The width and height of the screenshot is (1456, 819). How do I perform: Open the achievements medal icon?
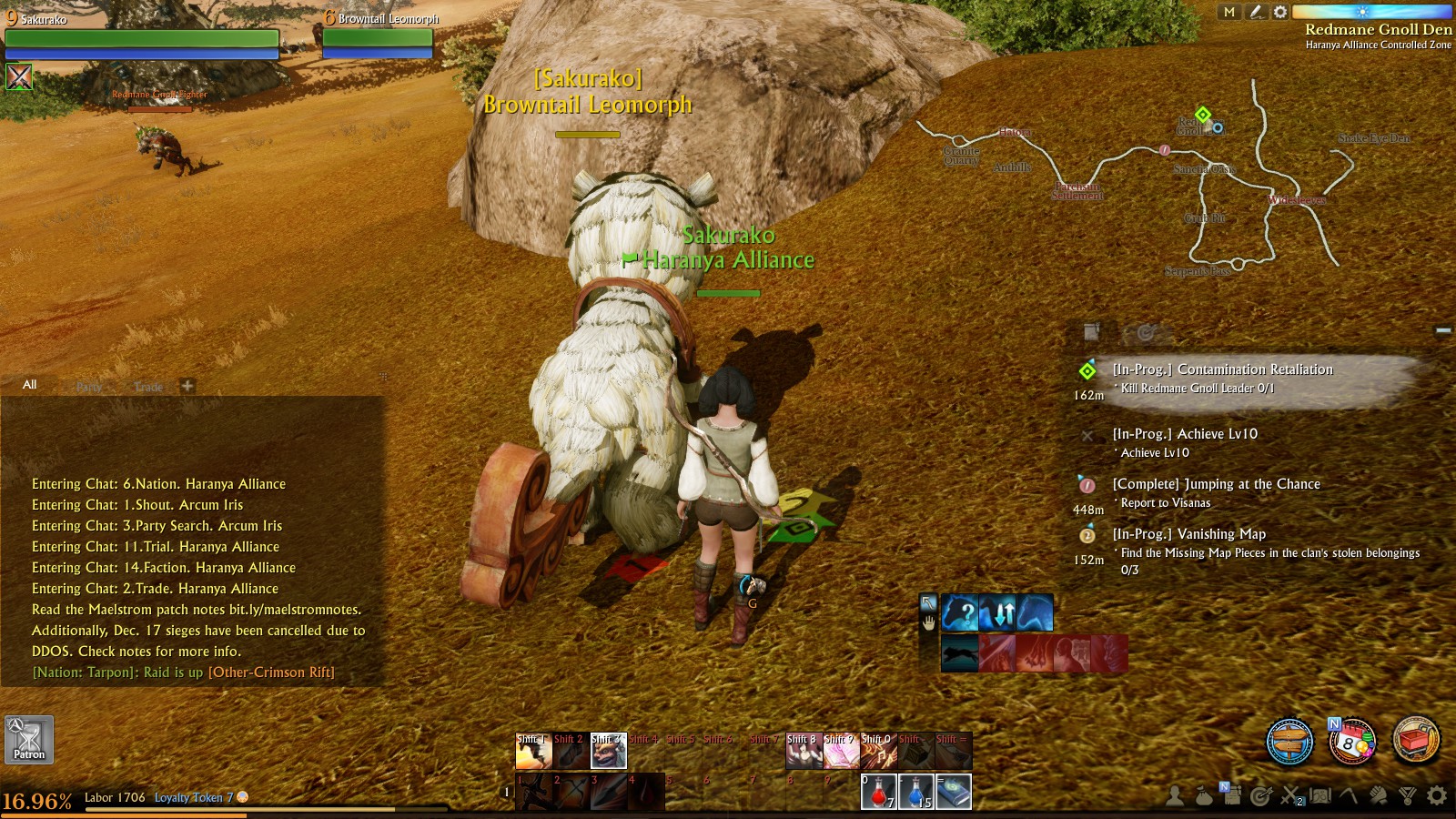pos(1407,796)
